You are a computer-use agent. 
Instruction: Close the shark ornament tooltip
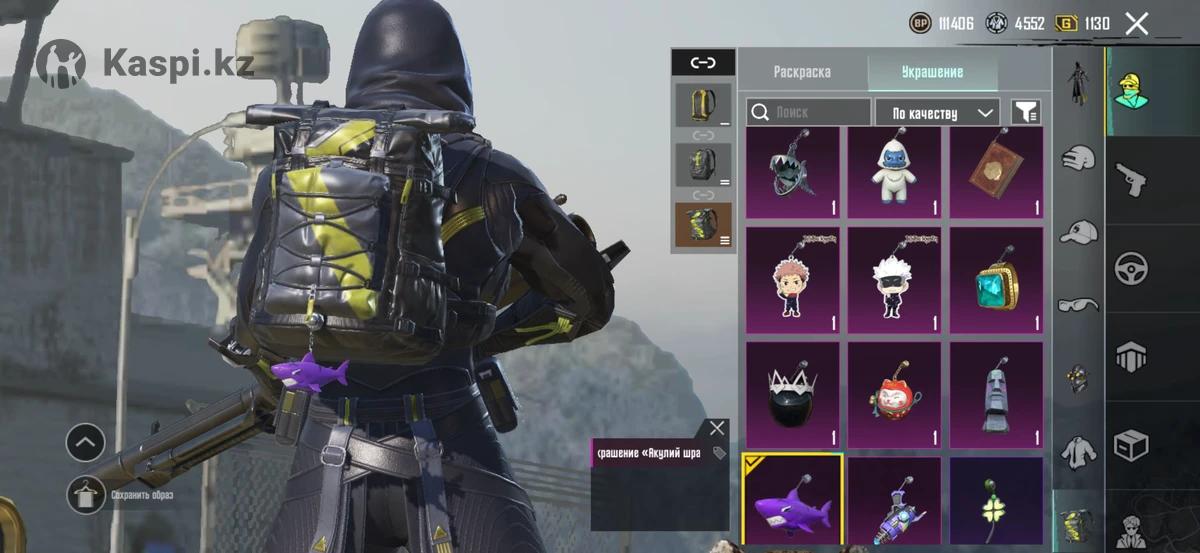coord(717,428)
